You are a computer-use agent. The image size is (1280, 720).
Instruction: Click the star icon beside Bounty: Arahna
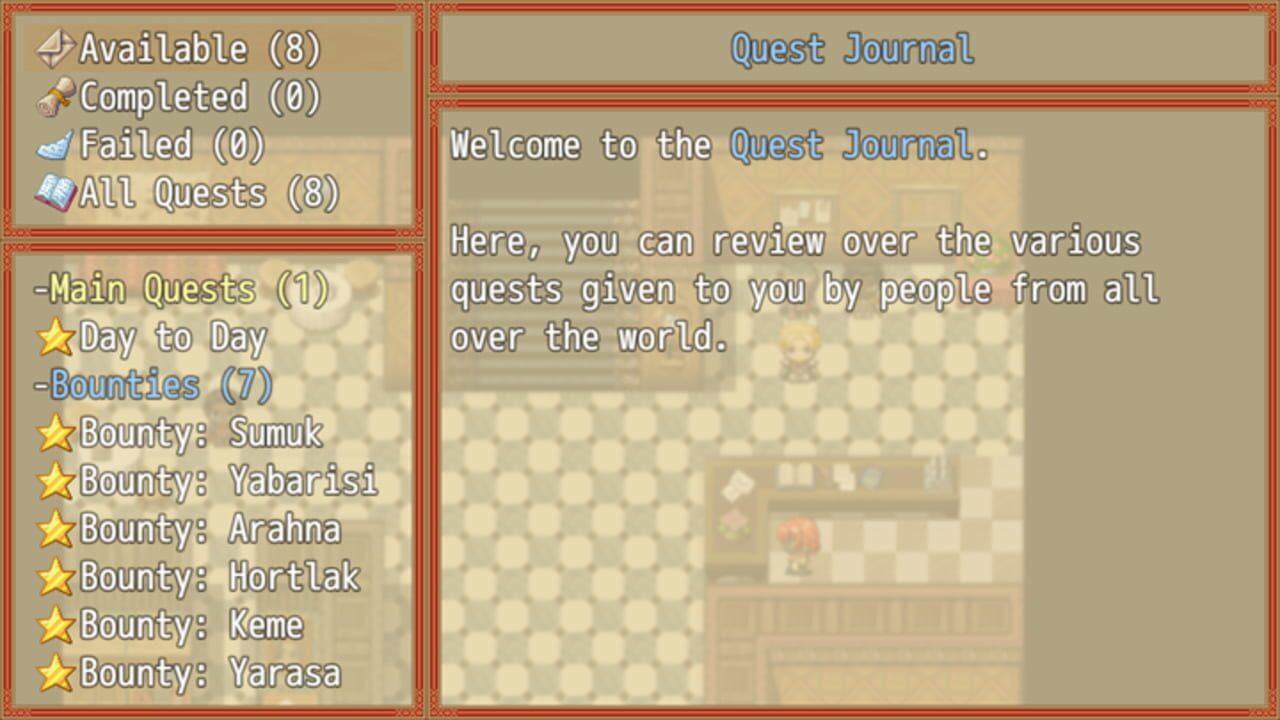click(x=55, y=530)
